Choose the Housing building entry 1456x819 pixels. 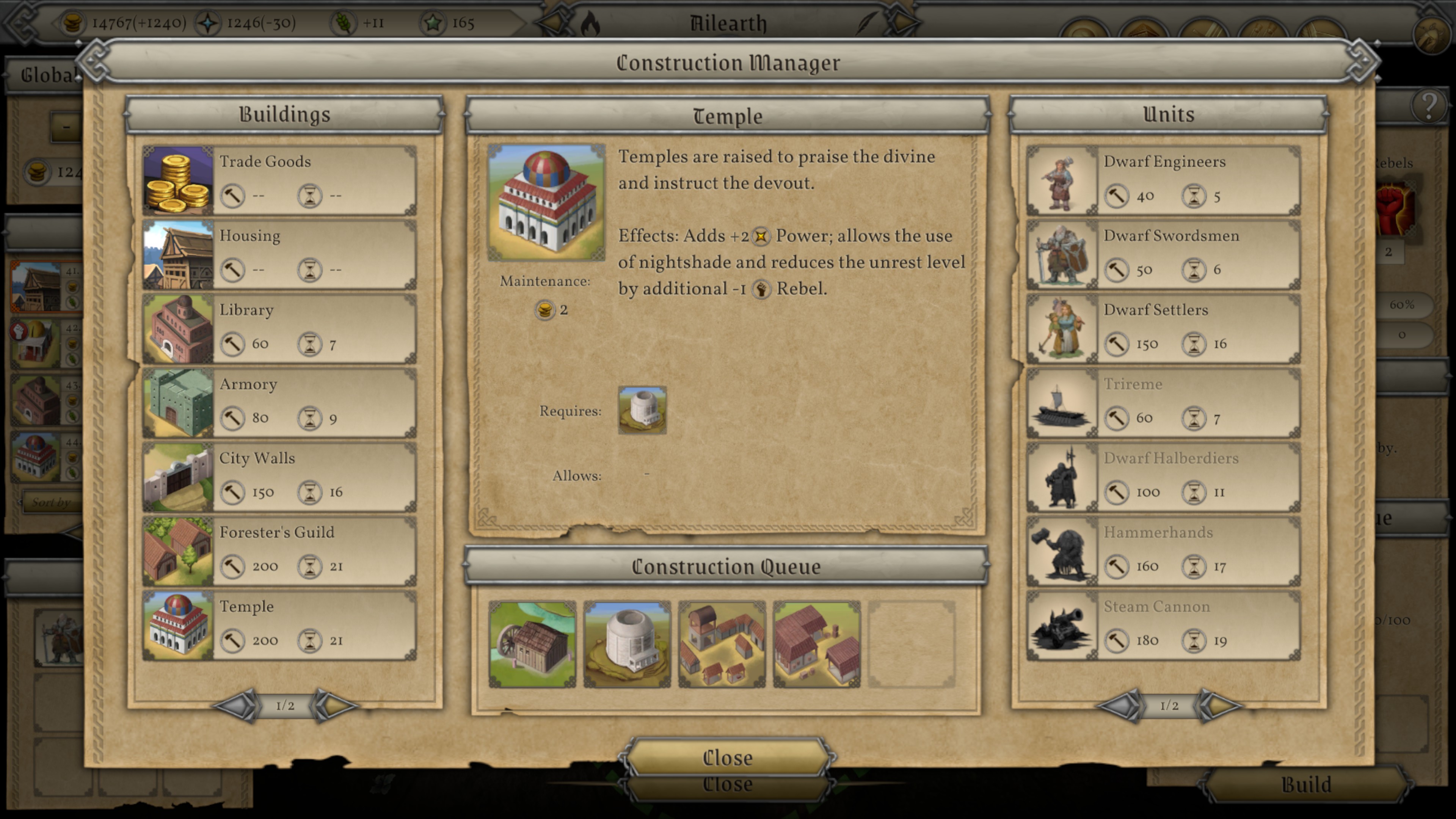click(280, 254)
